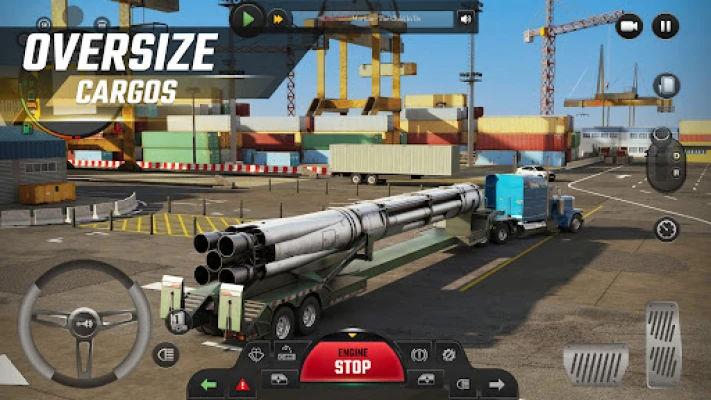This screenshot has height=400, width=711.
Task: Step on the brake pedal
Action: coord(596,364)
